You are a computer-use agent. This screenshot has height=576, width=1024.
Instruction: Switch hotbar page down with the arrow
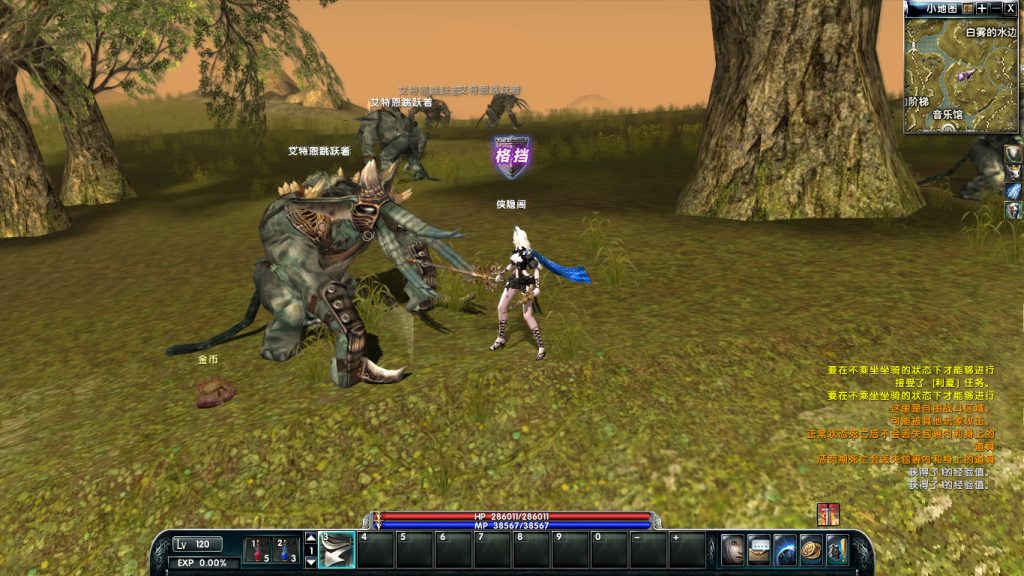coord(310,562)
